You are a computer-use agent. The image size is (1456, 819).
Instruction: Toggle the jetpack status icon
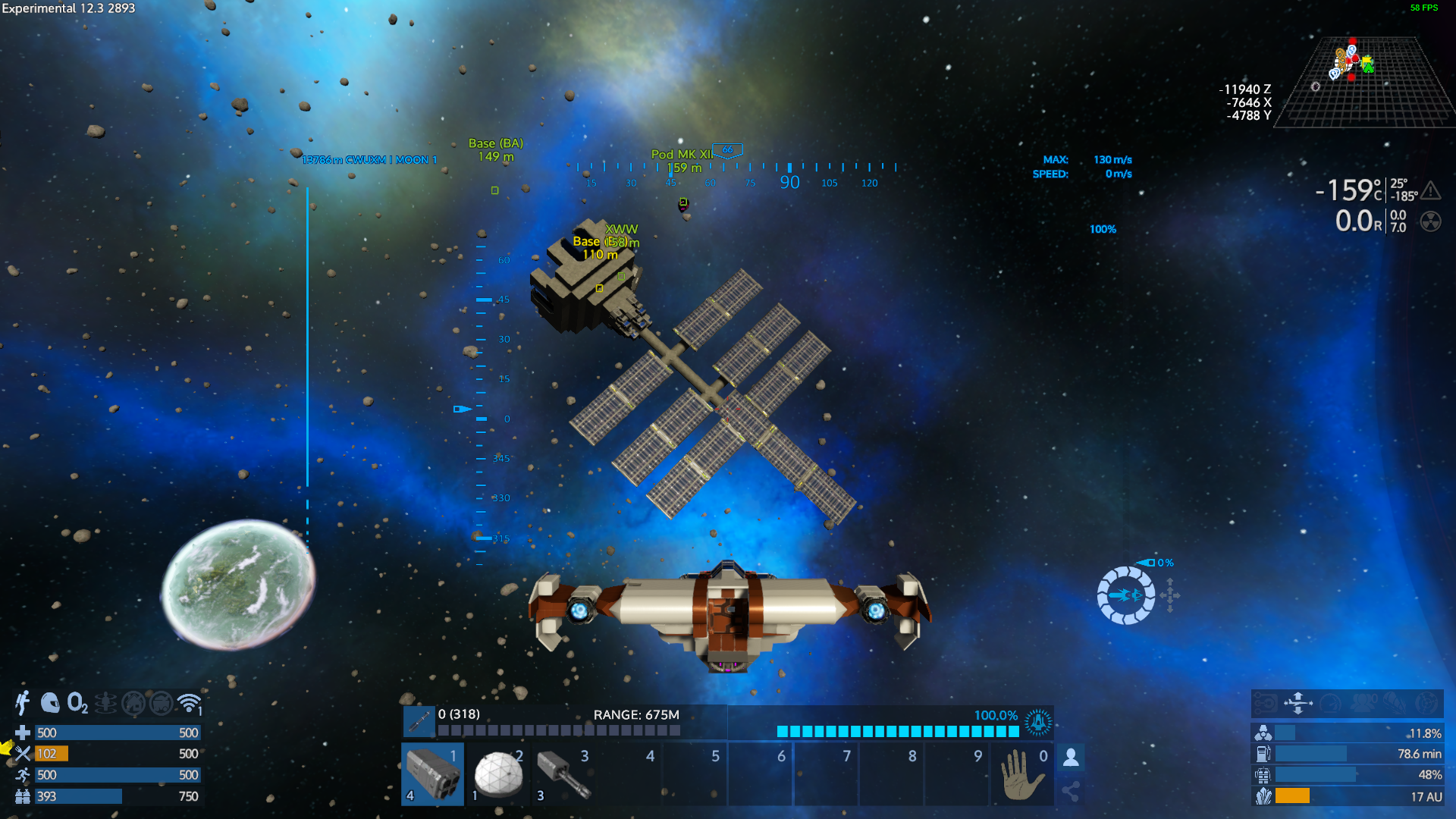[23, 703]
